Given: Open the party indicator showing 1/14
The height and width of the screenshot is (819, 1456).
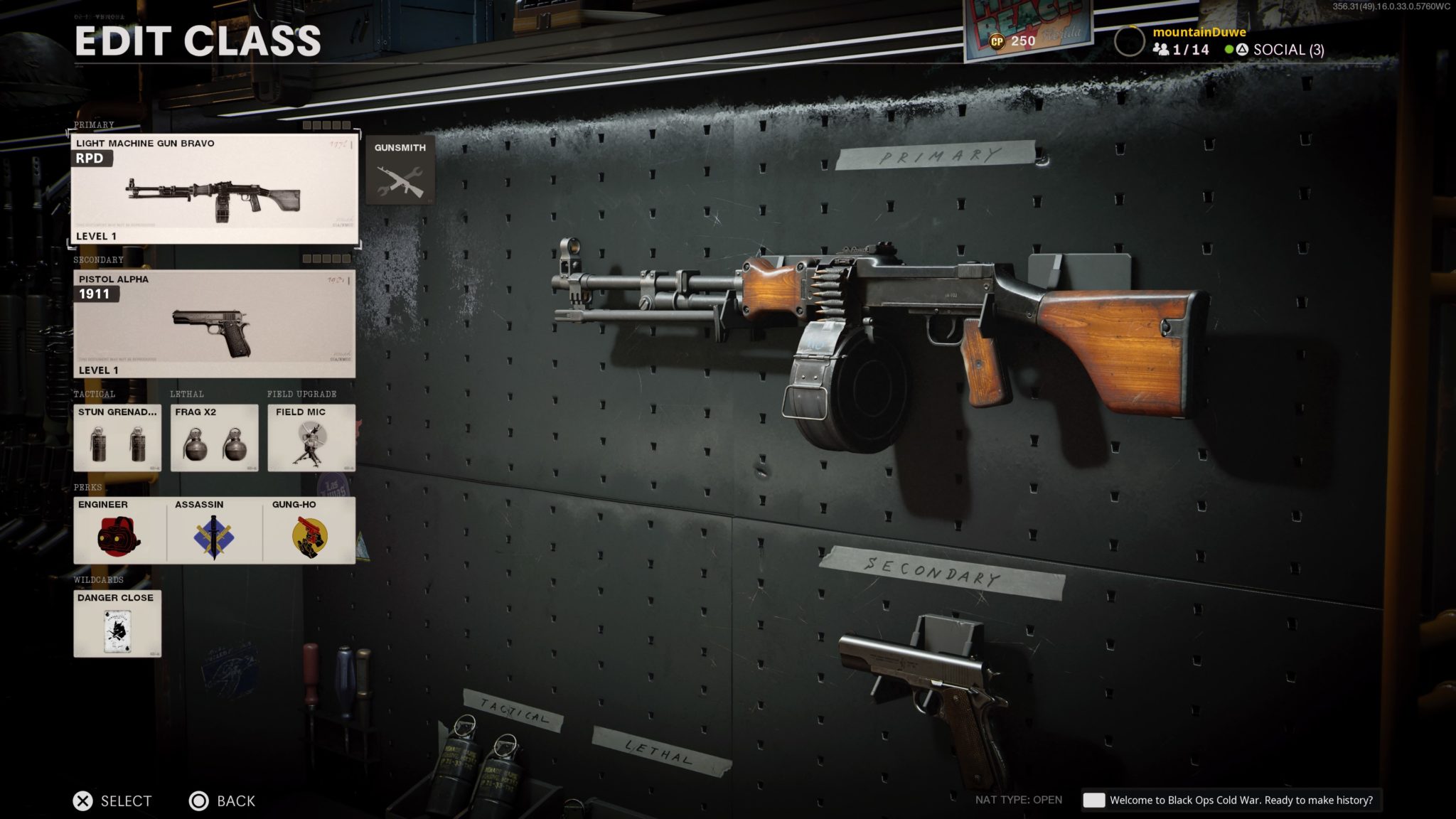Looking at the screenshot, I should (x=1182, y=50).
